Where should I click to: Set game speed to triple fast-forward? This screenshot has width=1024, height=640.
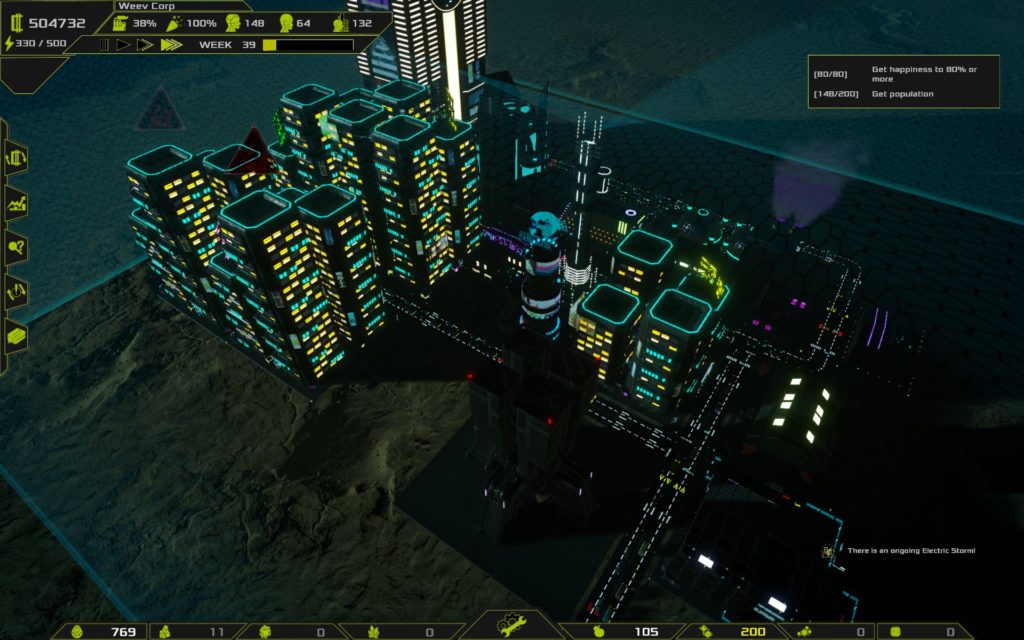[170, 45]
